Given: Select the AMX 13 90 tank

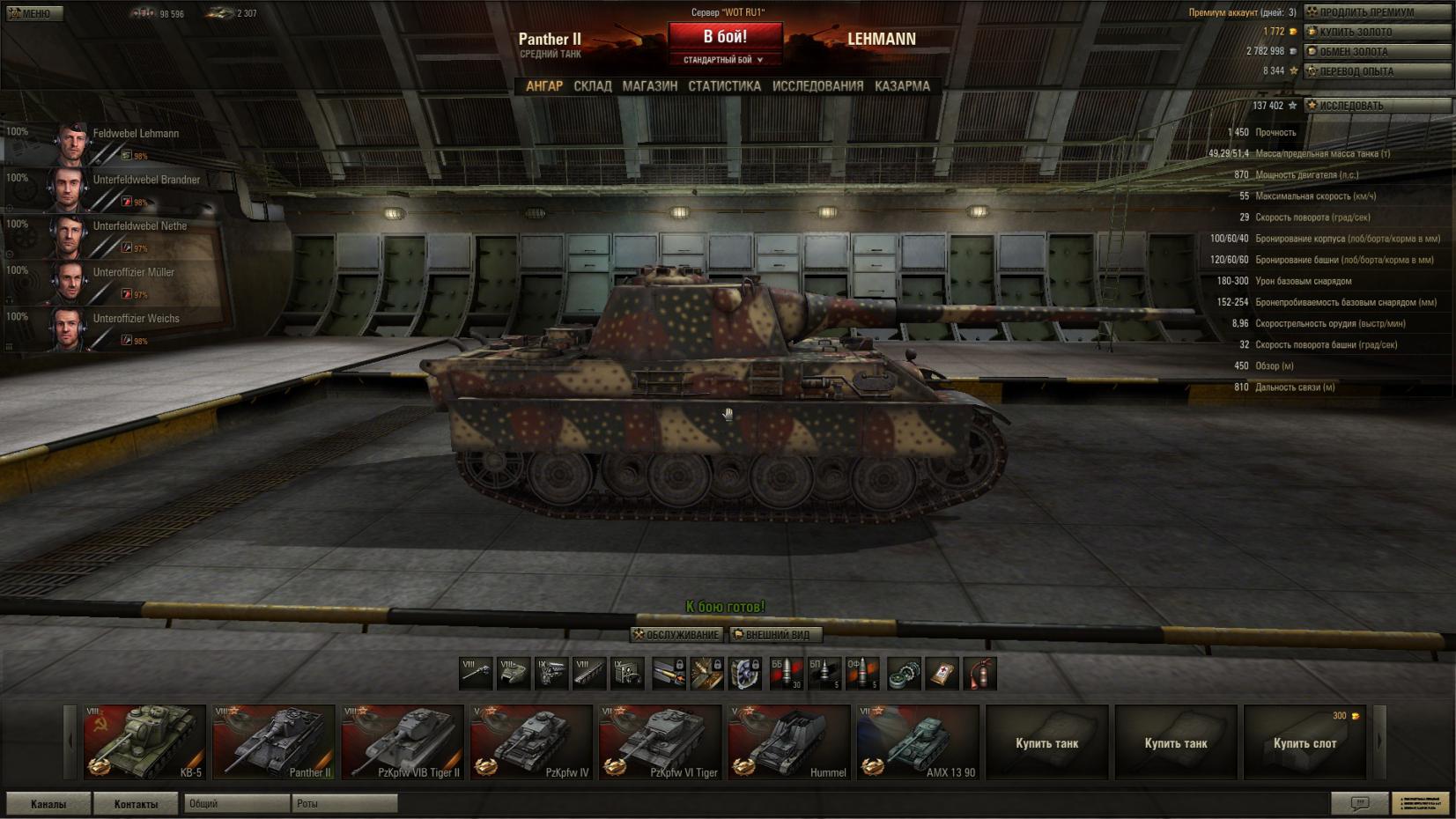Looking at the screenshot, I should tap(918, 742).
